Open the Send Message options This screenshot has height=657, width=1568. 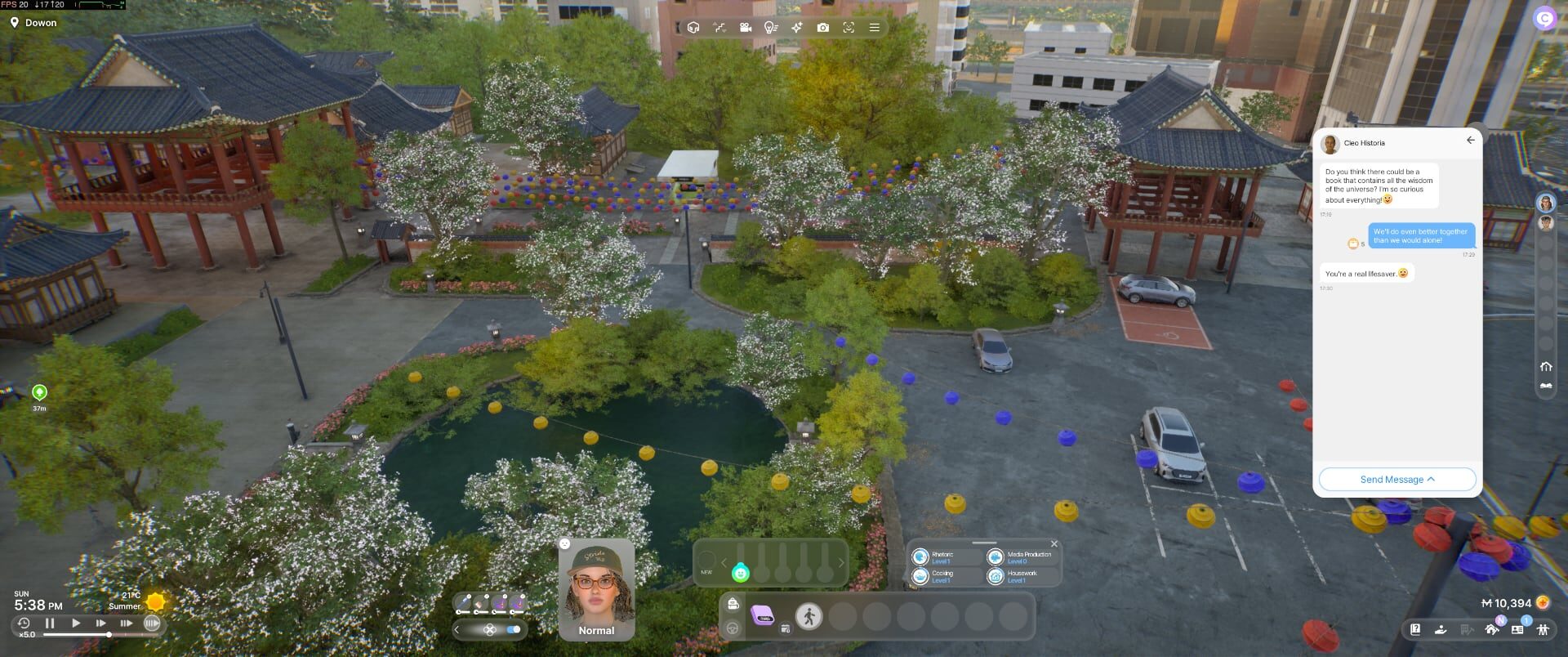pos(1396,480)
